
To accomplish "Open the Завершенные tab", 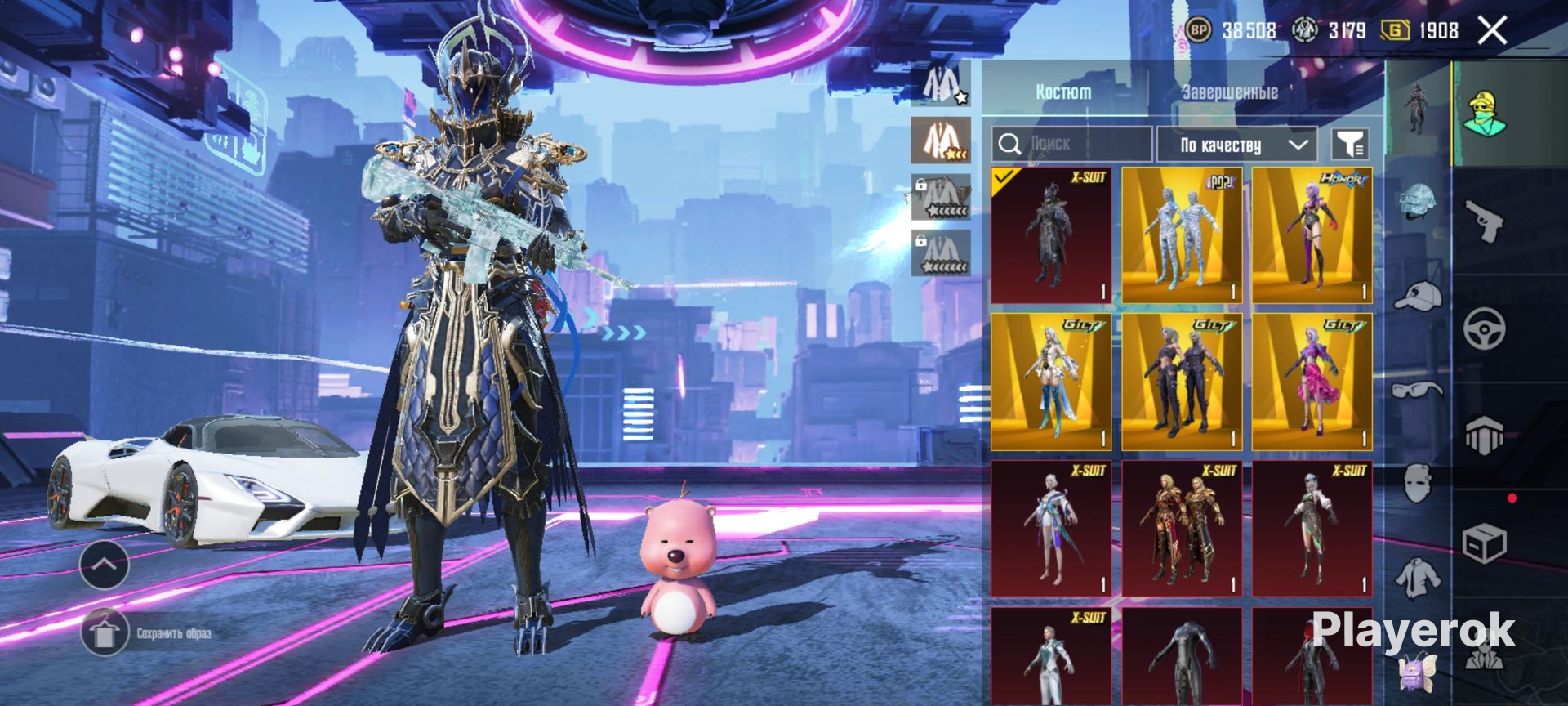I will (x=1230, y=92).
